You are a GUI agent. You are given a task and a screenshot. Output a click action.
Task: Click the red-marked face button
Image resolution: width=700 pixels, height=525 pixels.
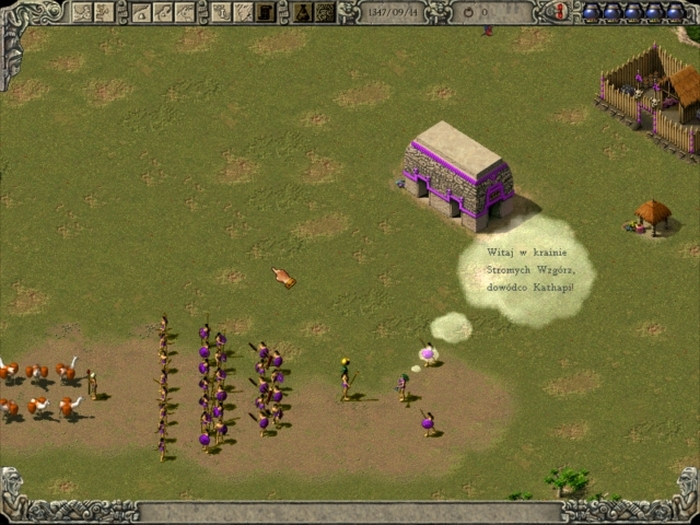(561, 11)
